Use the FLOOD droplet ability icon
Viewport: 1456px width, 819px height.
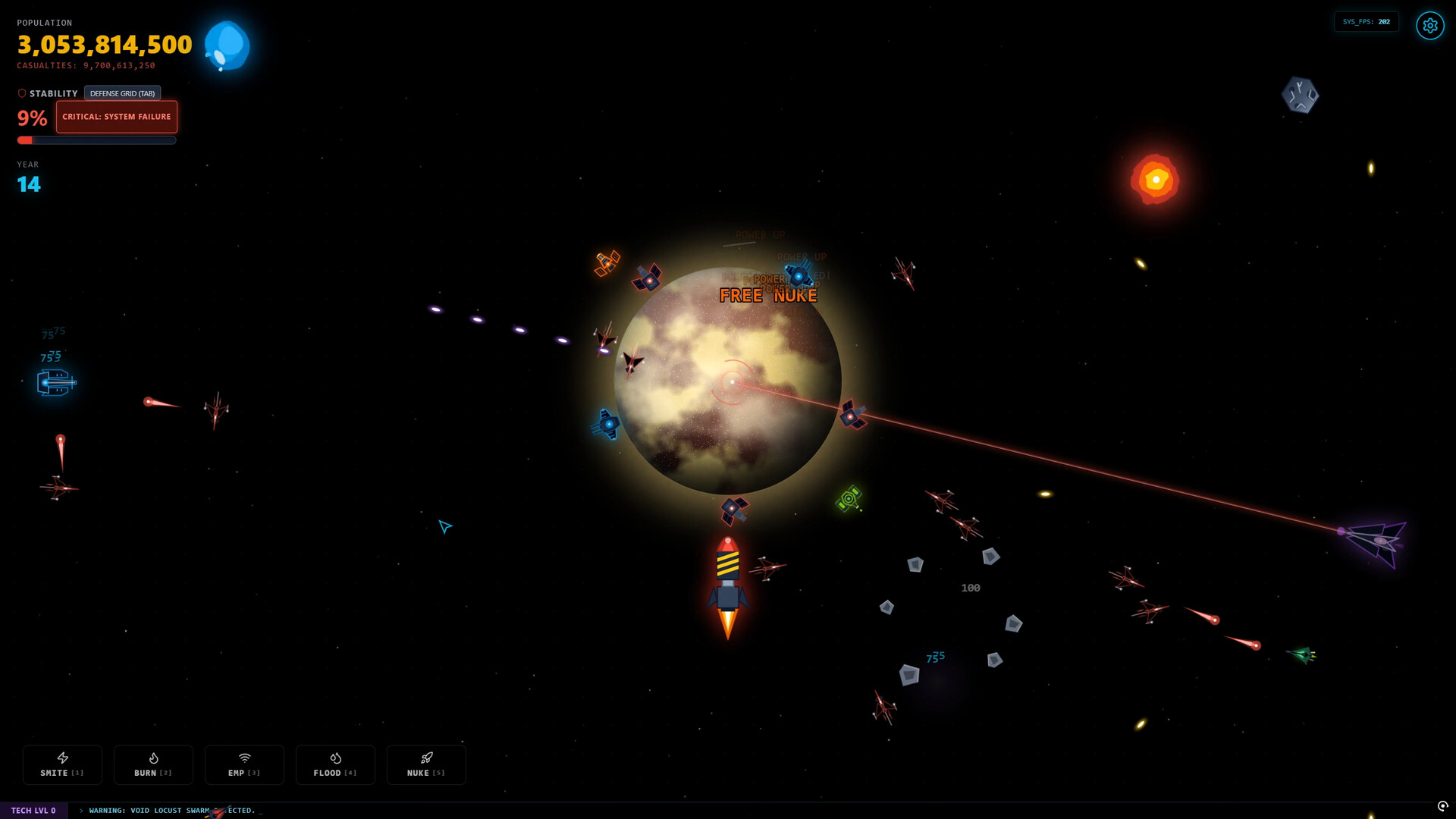click(x=335, y=764)
